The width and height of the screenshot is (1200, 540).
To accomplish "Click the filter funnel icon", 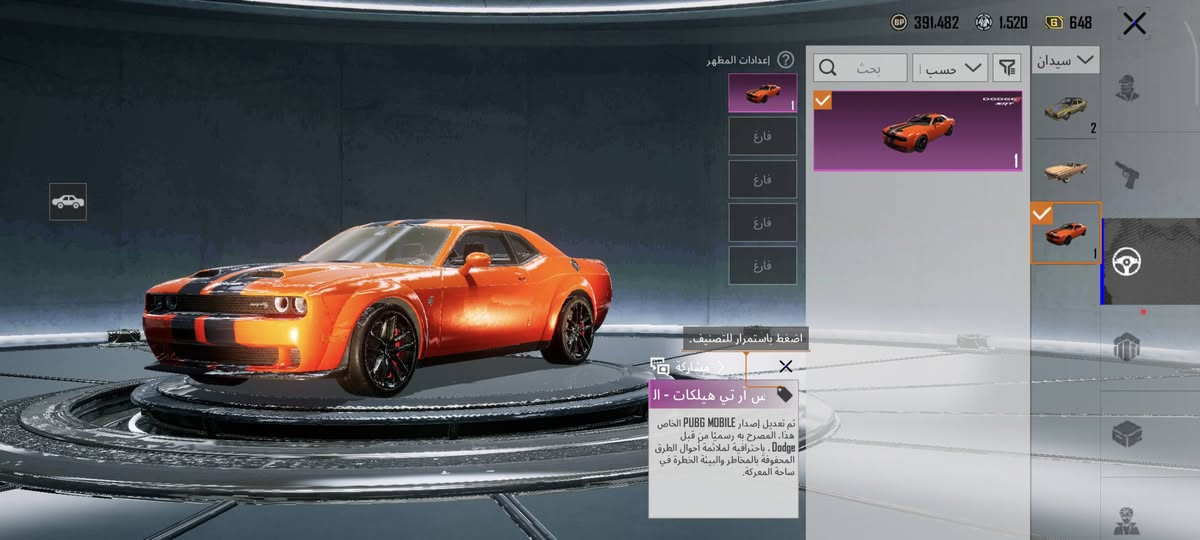I will click(1007, 68).
